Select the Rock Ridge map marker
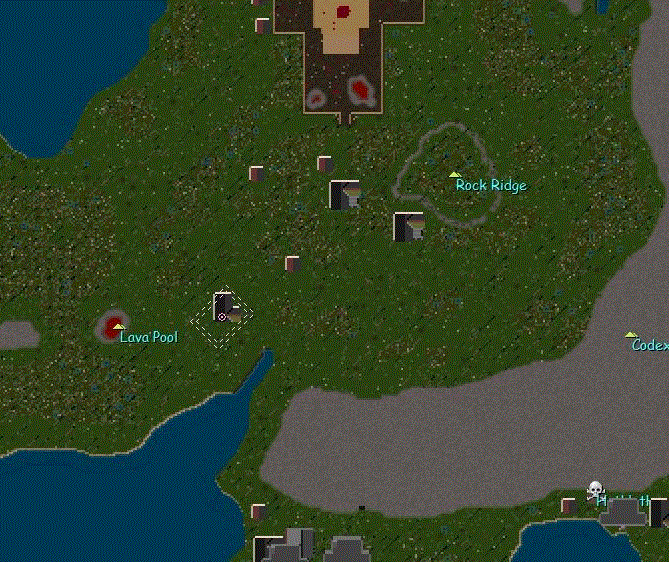The width and height of the screenshot is (669, 562). tap(454, 175)
